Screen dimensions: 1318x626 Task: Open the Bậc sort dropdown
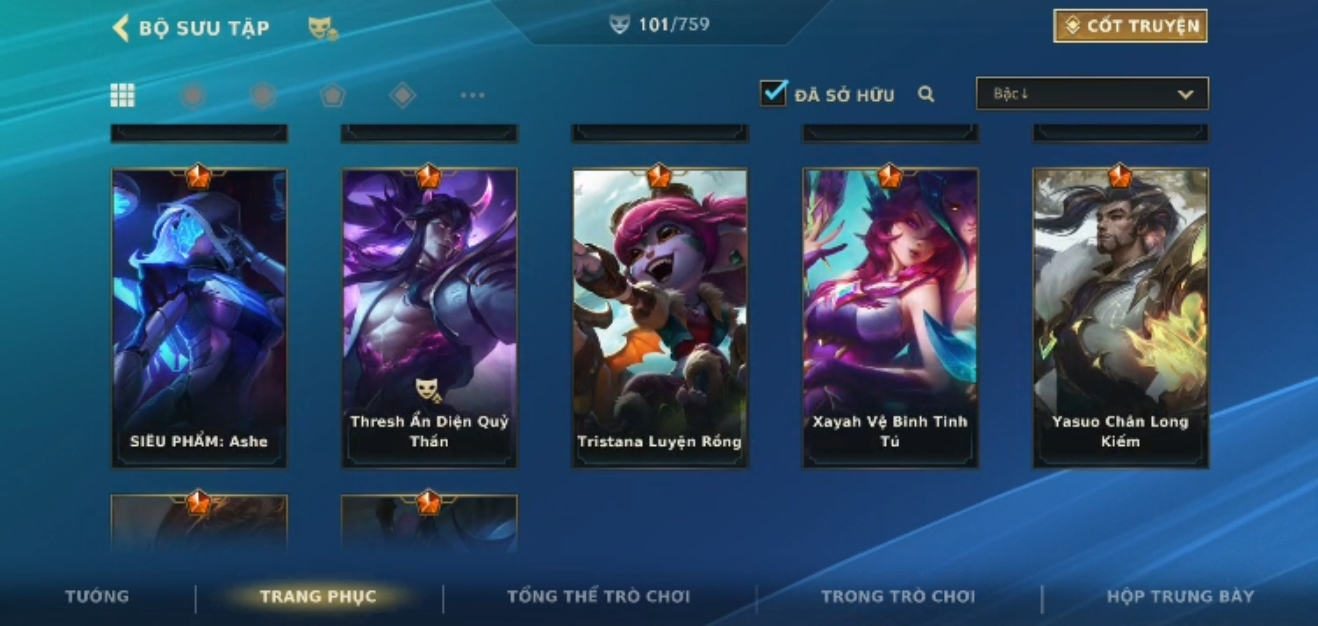pos(1092,94)
